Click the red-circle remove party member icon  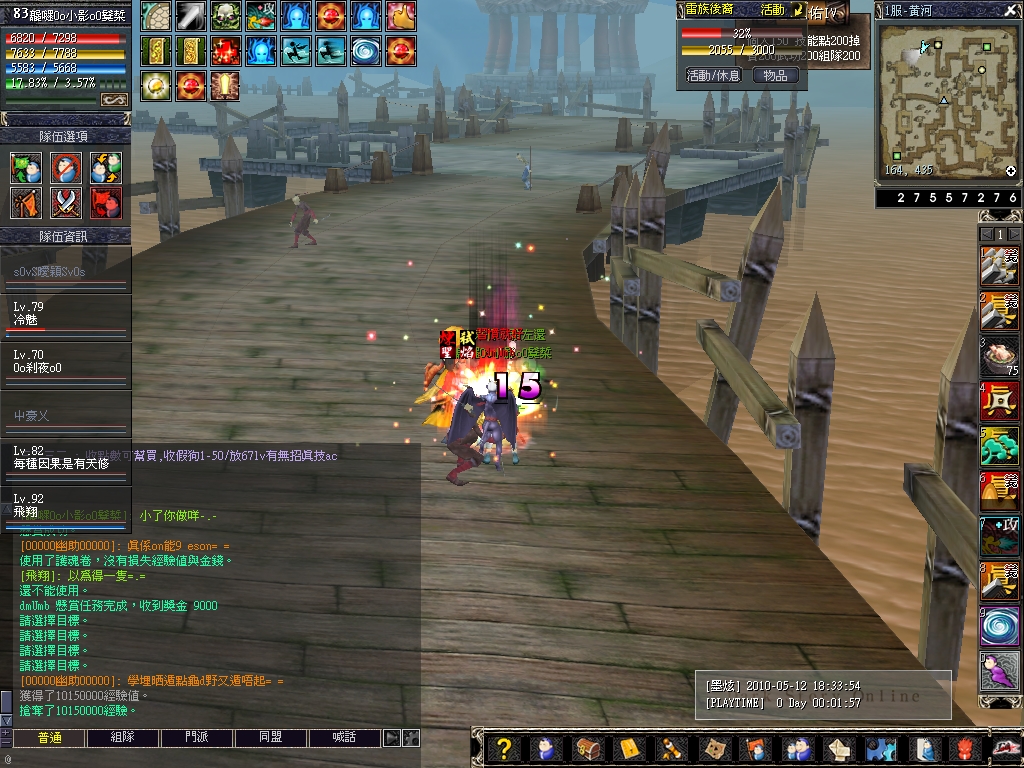65,168
